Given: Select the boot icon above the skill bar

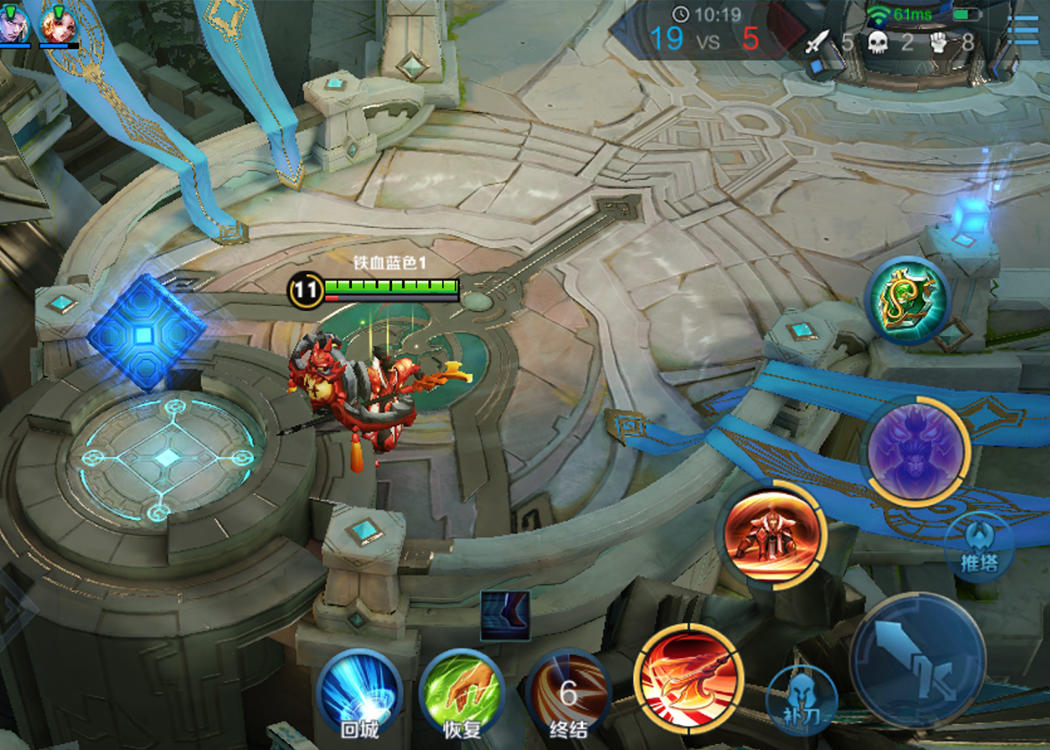Looking at the screenshot, I should click(504, 615).
